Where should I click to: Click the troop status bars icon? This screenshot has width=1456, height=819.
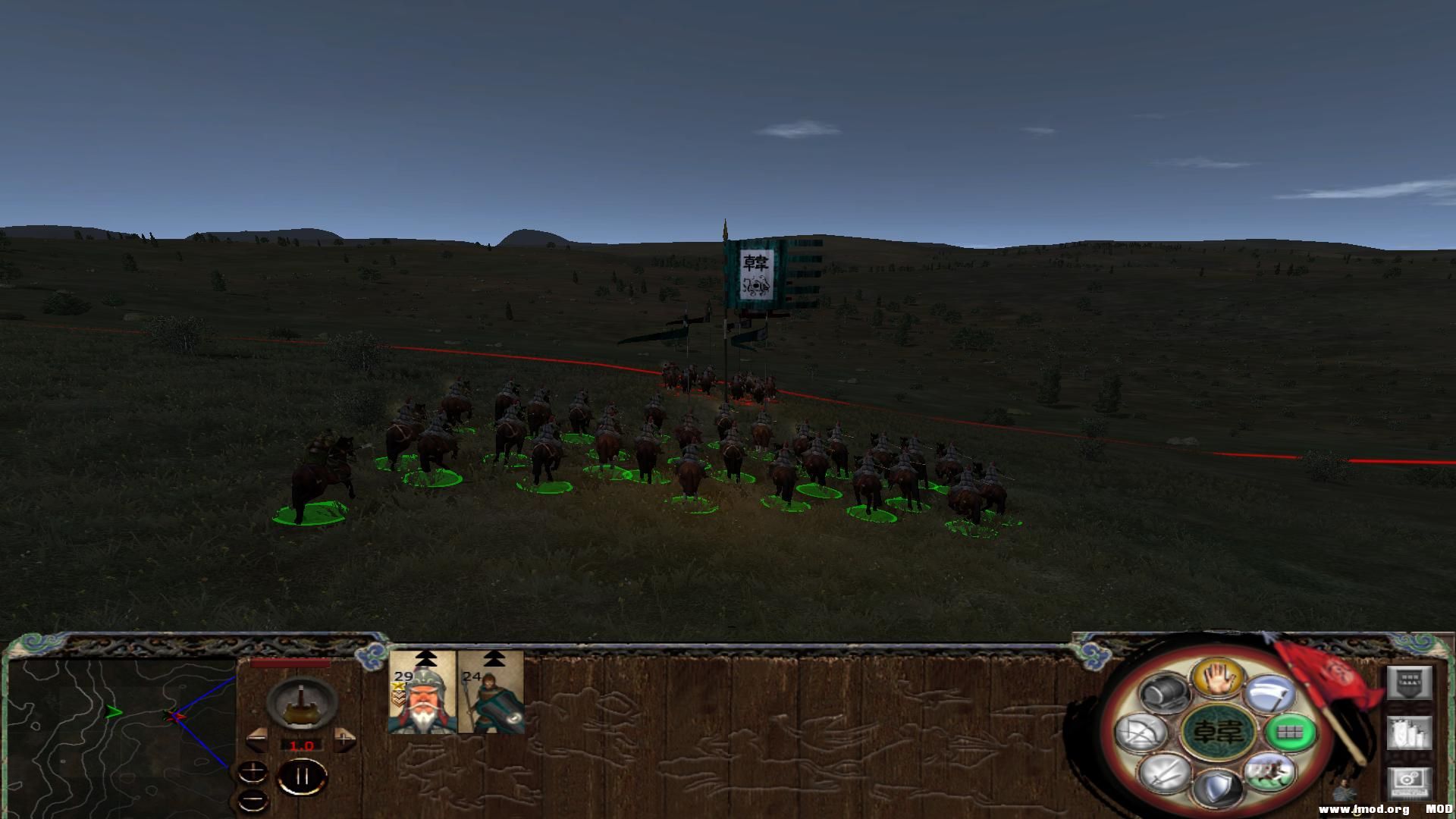(1410, 733)
